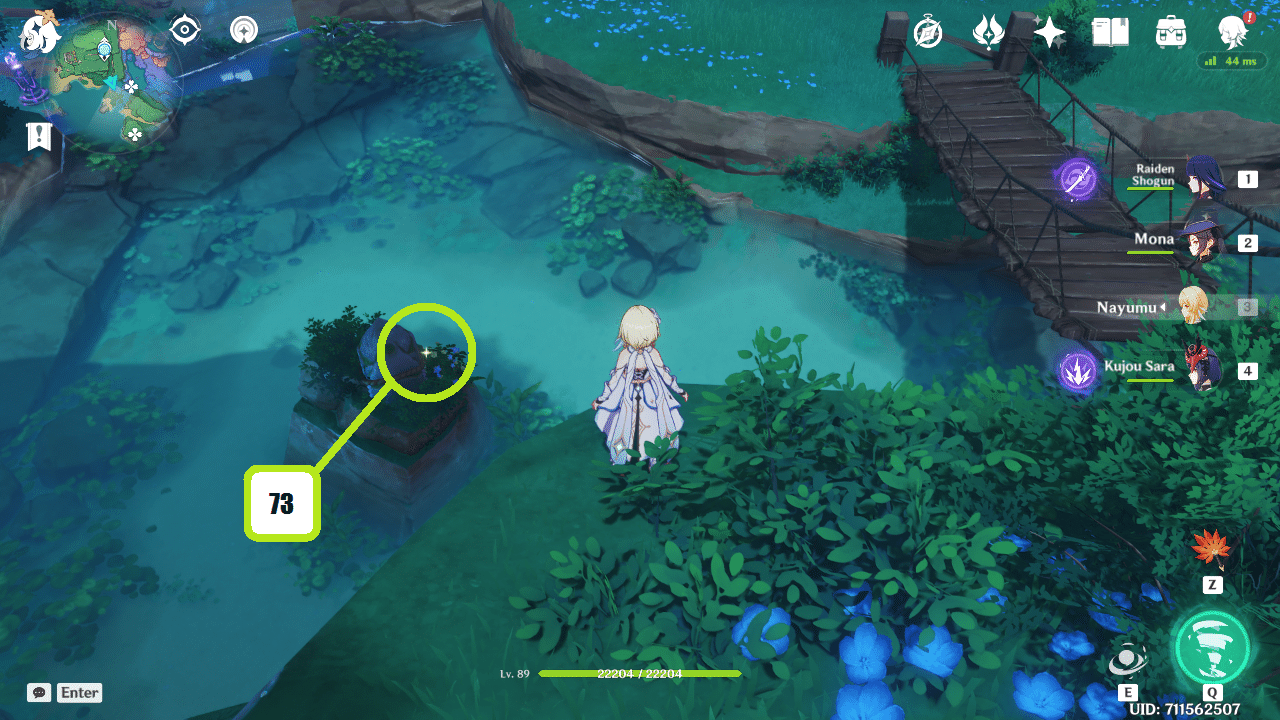Use the crimson leaf gadget bound to Z

click(x=1210, y=550)
